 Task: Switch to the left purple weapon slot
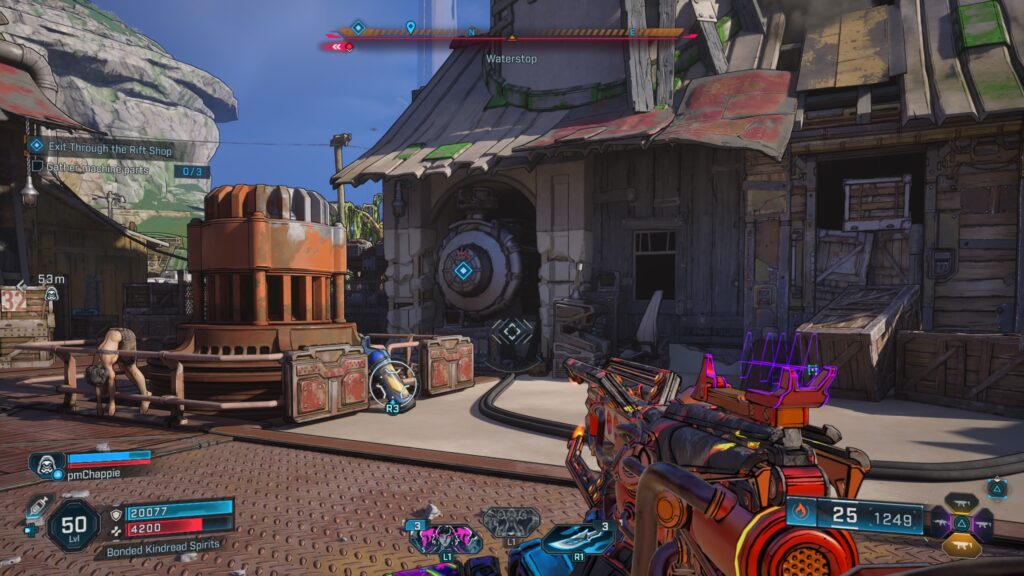pos(940,523)
